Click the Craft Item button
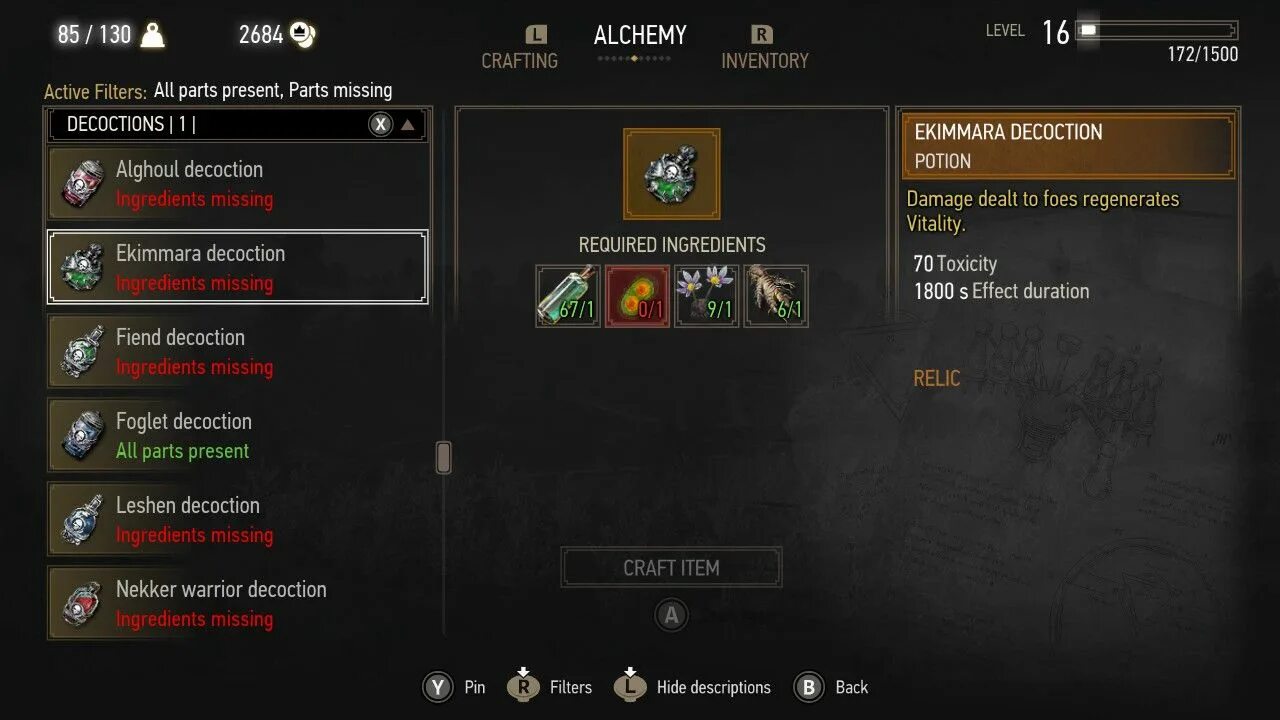Screen dimensions: 1280x720 (671, 568)
